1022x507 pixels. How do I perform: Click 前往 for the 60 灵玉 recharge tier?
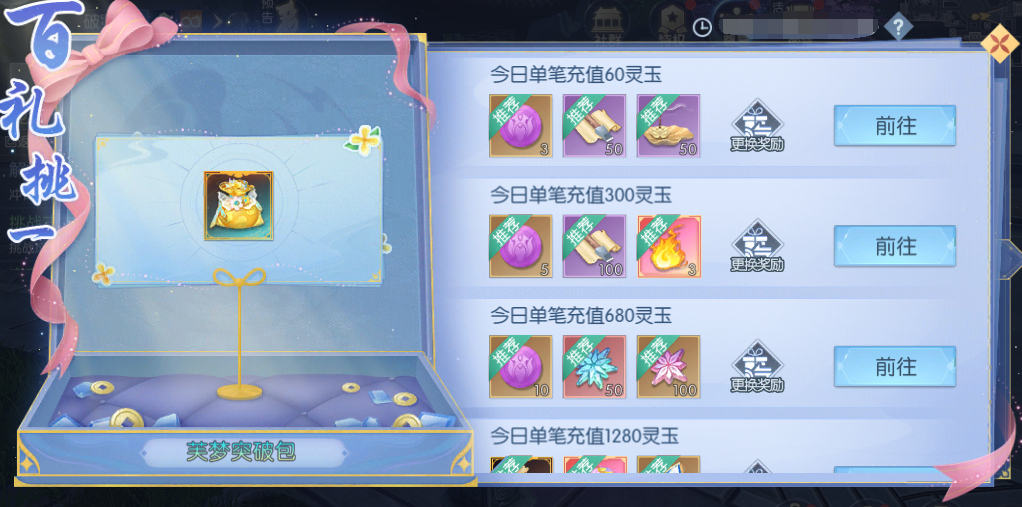894,126
